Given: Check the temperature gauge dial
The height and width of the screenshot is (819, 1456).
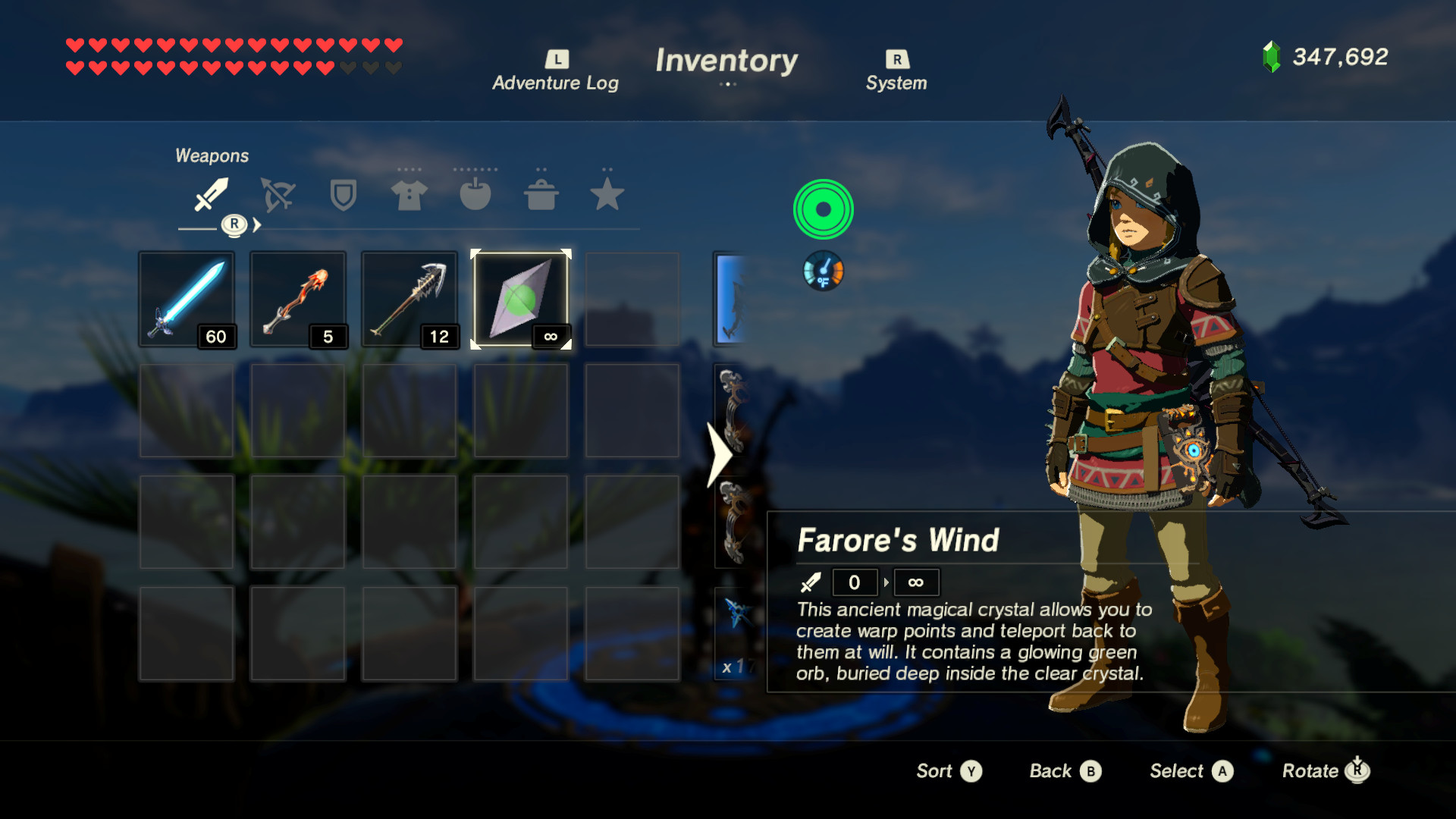Looking at the screenshot, I should pos(823,271).
